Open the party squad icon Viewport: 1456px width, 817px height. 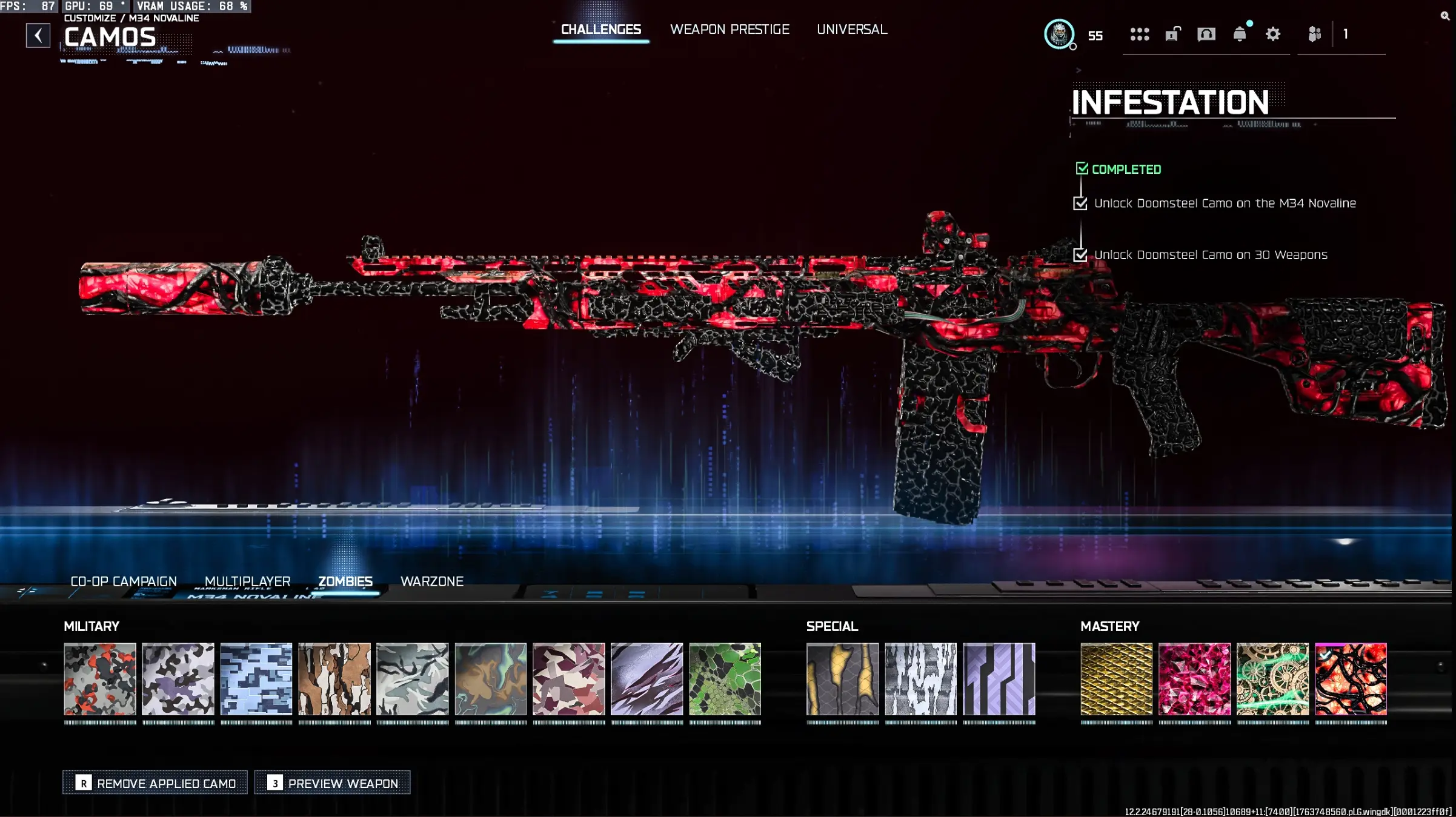click(x=1314, y=35)
